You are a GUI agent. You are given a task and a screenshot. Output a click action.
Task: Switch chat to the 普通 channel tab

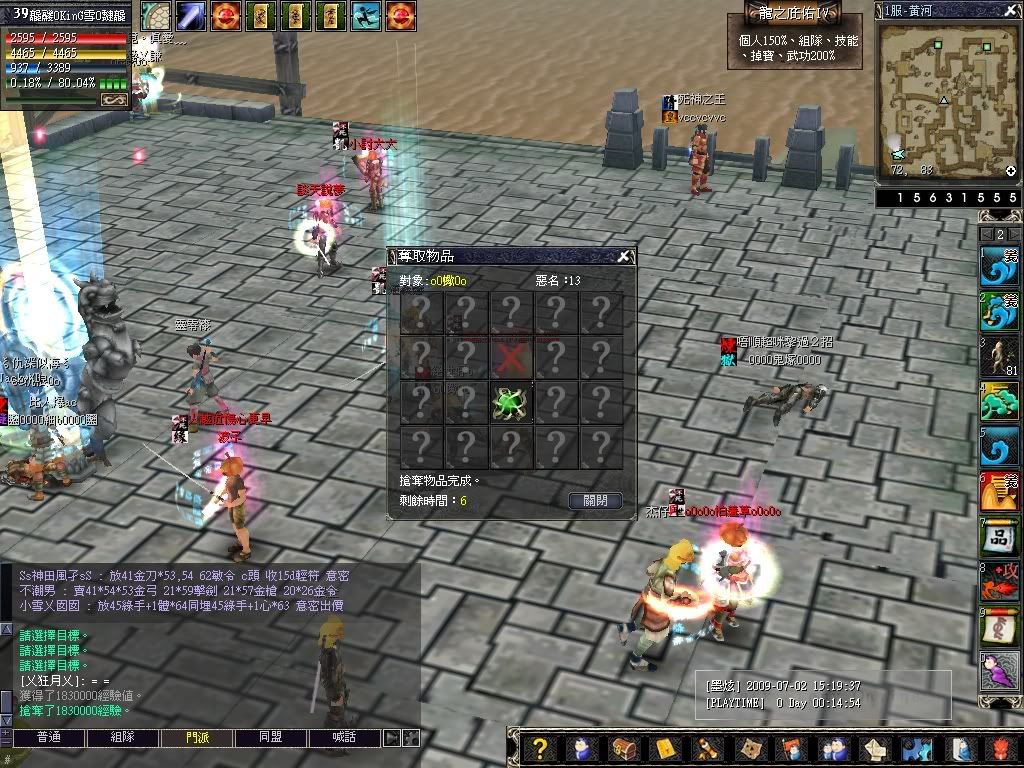click(48, 738)
